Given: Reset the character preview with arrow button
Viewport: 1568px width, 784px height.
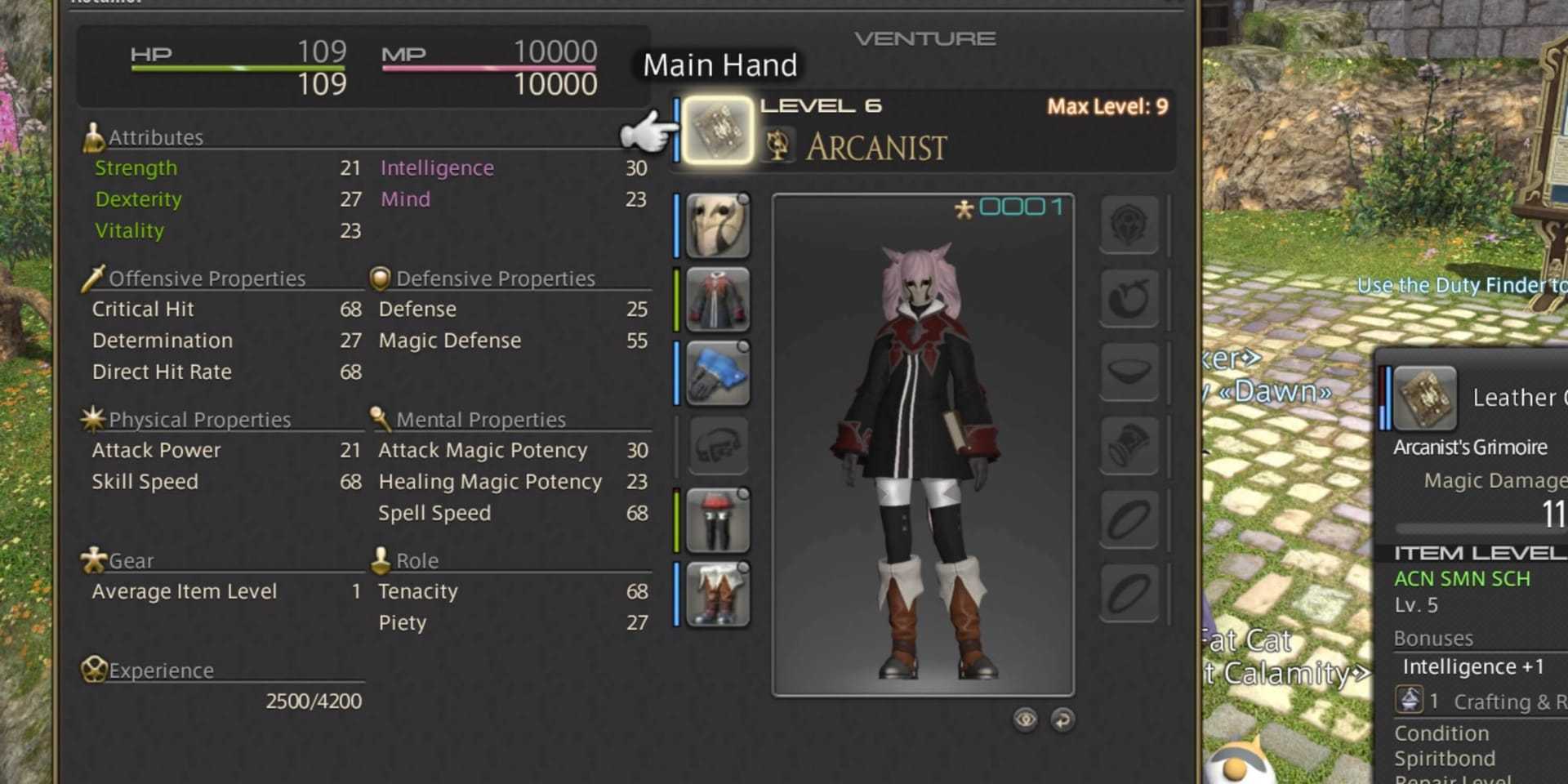Looking at the screenshot, I should pos(1062,719).
